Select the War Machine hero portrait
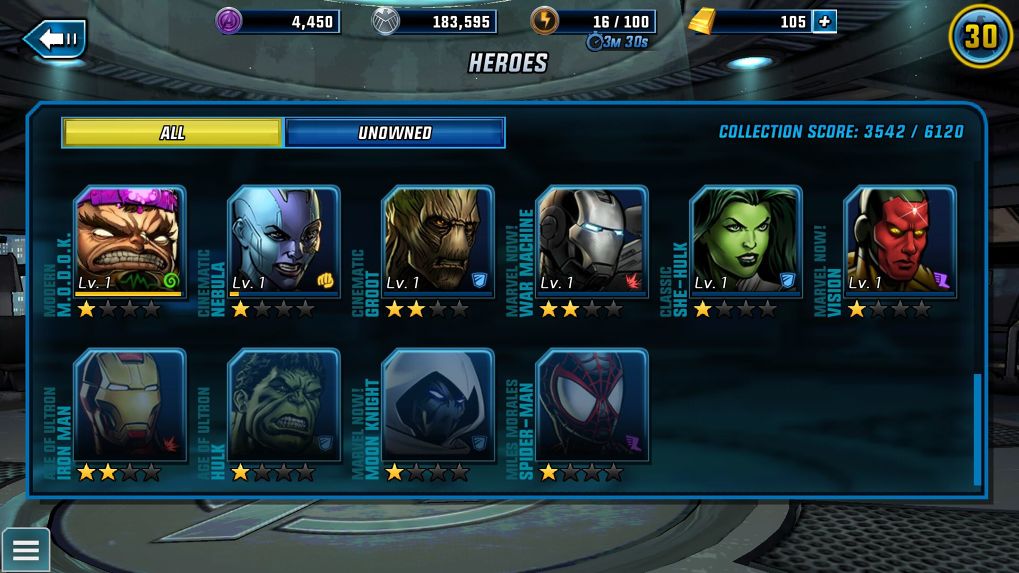Image resolution: width=1019 pixels, height=573 pixels. pyautogui.click(x=592, y=241)
